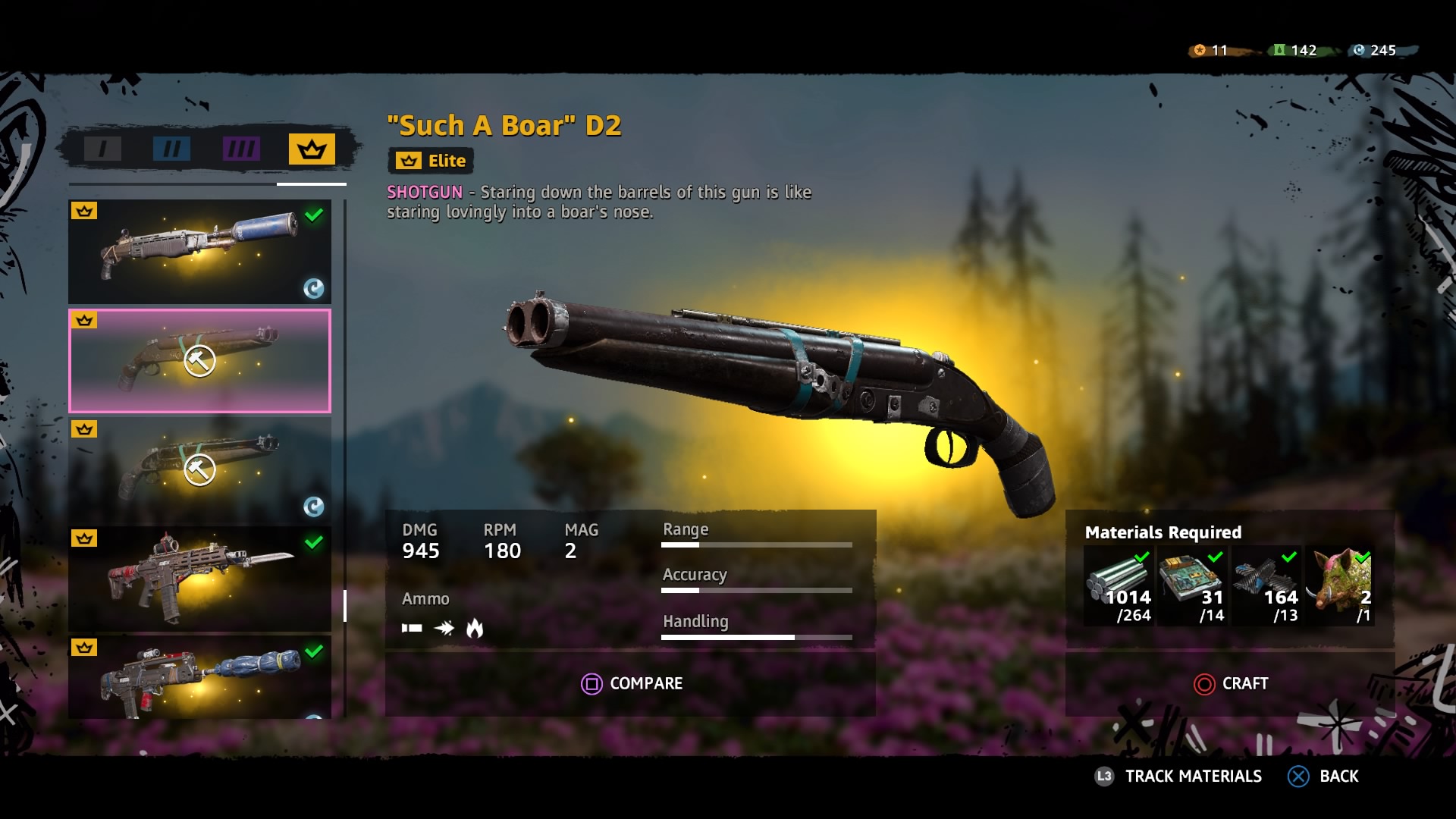Pick the uncrafted double-barrel shotgun below the selection
This screenshot has height=819, width=1456.
pyautogui.click(x=199, y=470)
